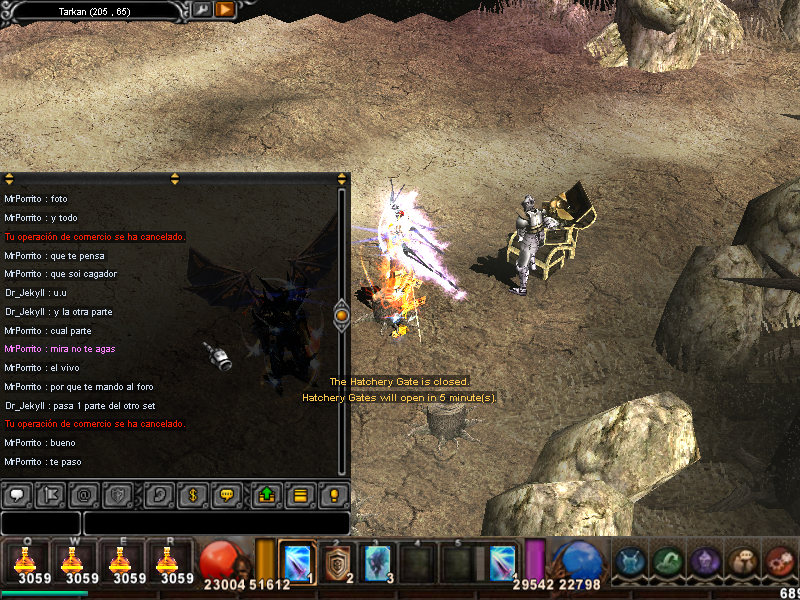
Task: Focus the long chat message input box
Action: point(216,523)
